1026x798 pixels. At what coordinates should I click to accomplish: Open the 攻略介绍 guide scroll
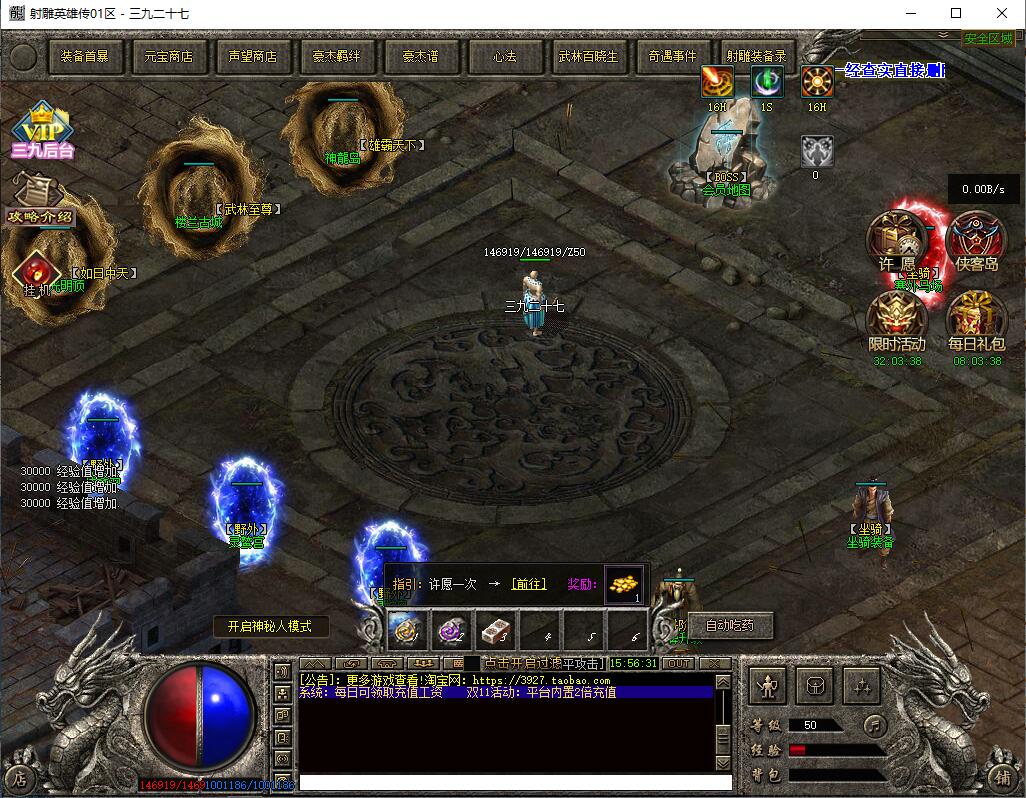pyautogui.click(x=38, y=200)
